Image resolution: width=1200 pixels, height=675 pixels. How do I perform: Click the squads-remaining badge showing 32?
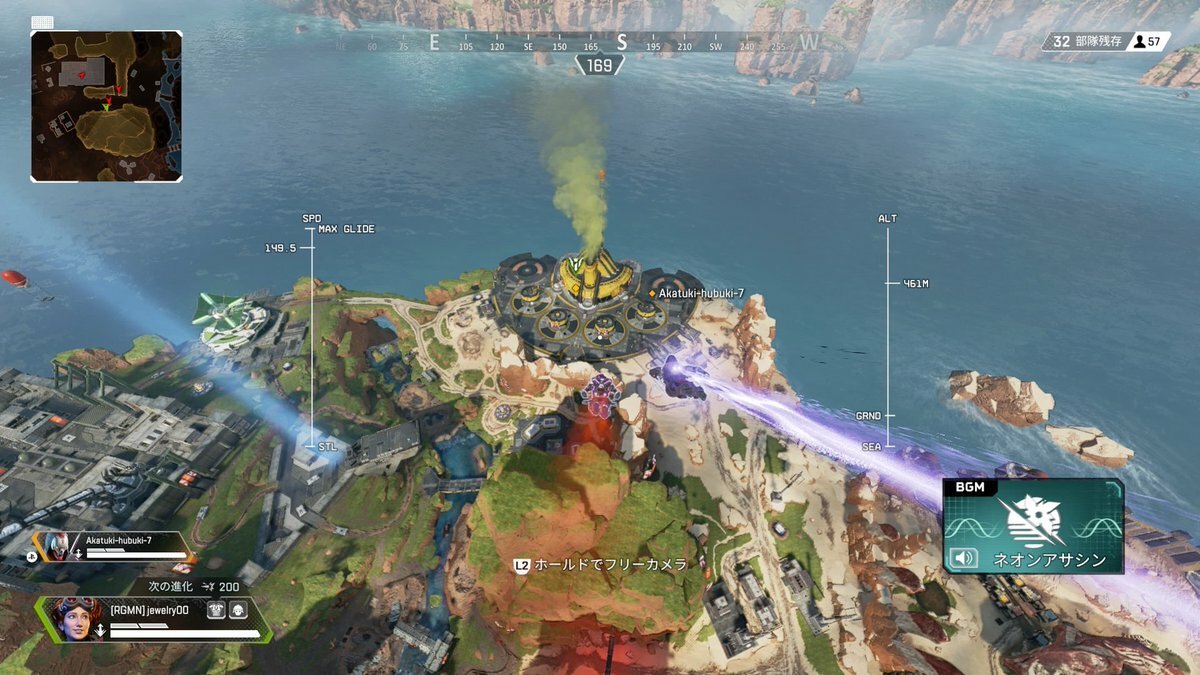1084,41
